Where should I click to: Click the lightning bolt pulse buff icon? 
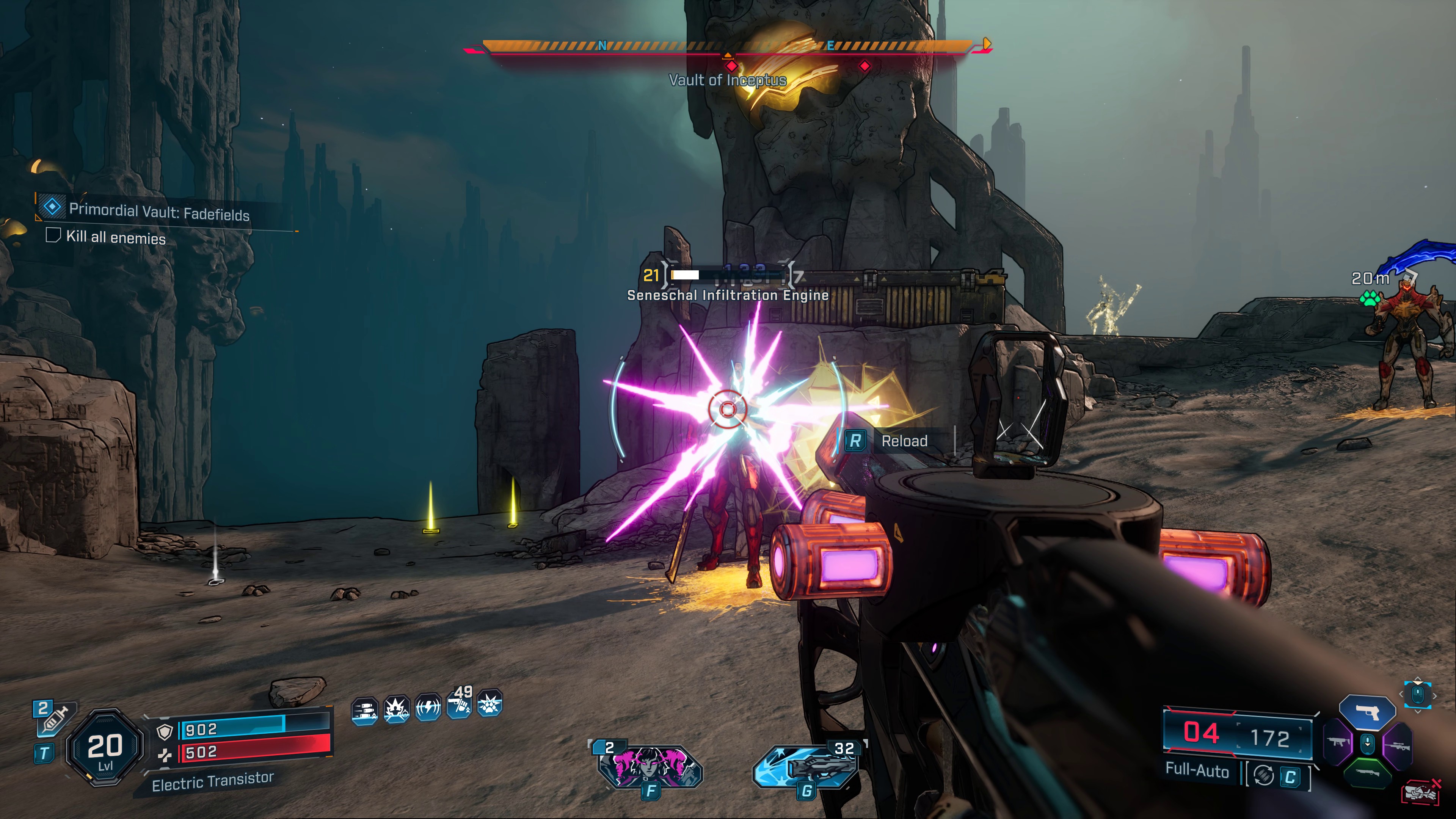[428, 707]
